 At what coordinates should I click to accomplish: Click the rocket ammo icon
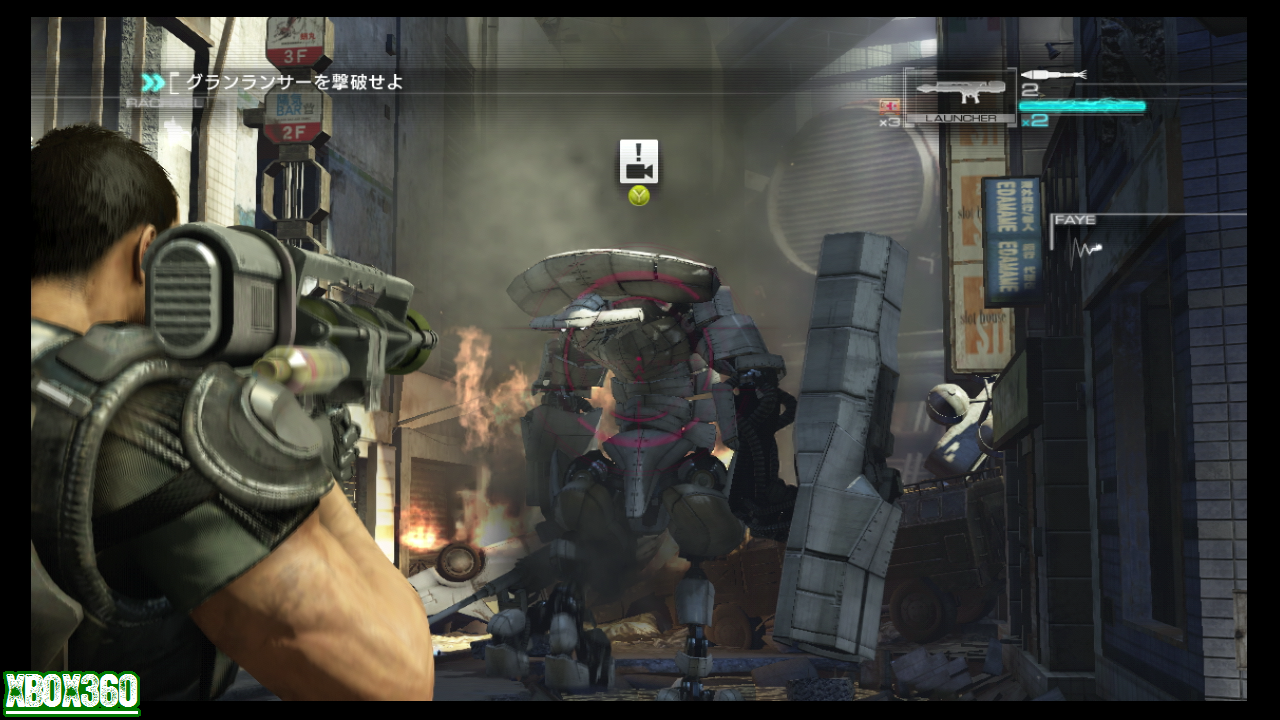(1053, 76)
